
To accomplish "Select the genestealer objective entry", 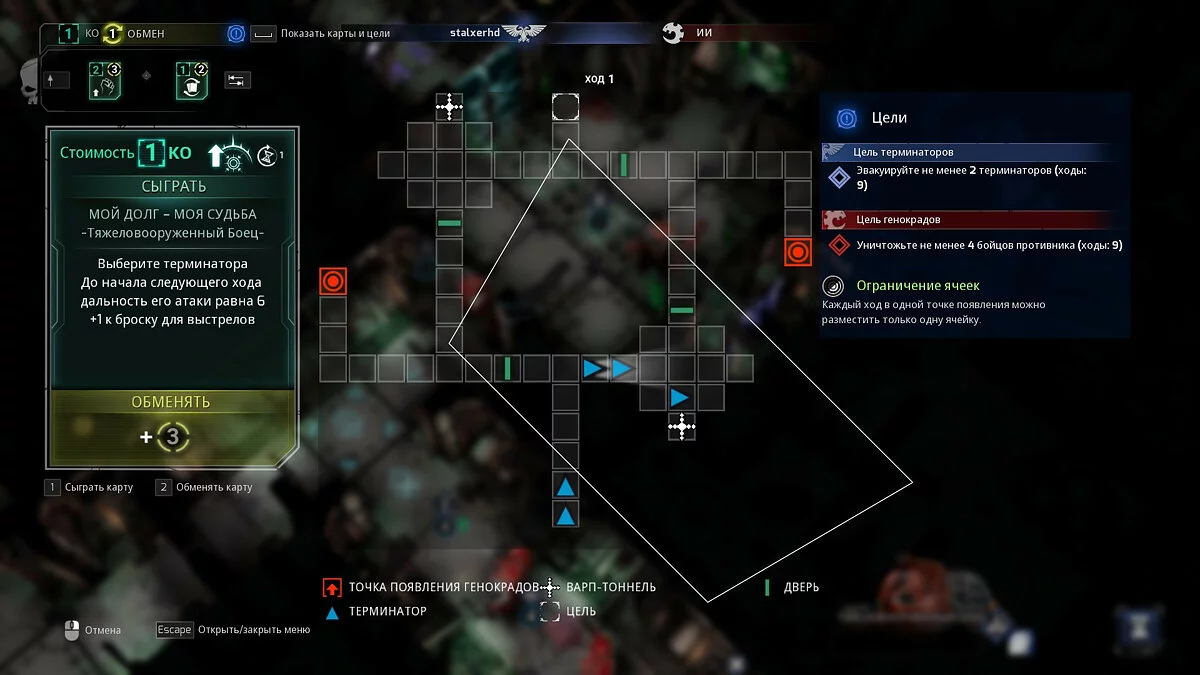I will pos(975,245).
